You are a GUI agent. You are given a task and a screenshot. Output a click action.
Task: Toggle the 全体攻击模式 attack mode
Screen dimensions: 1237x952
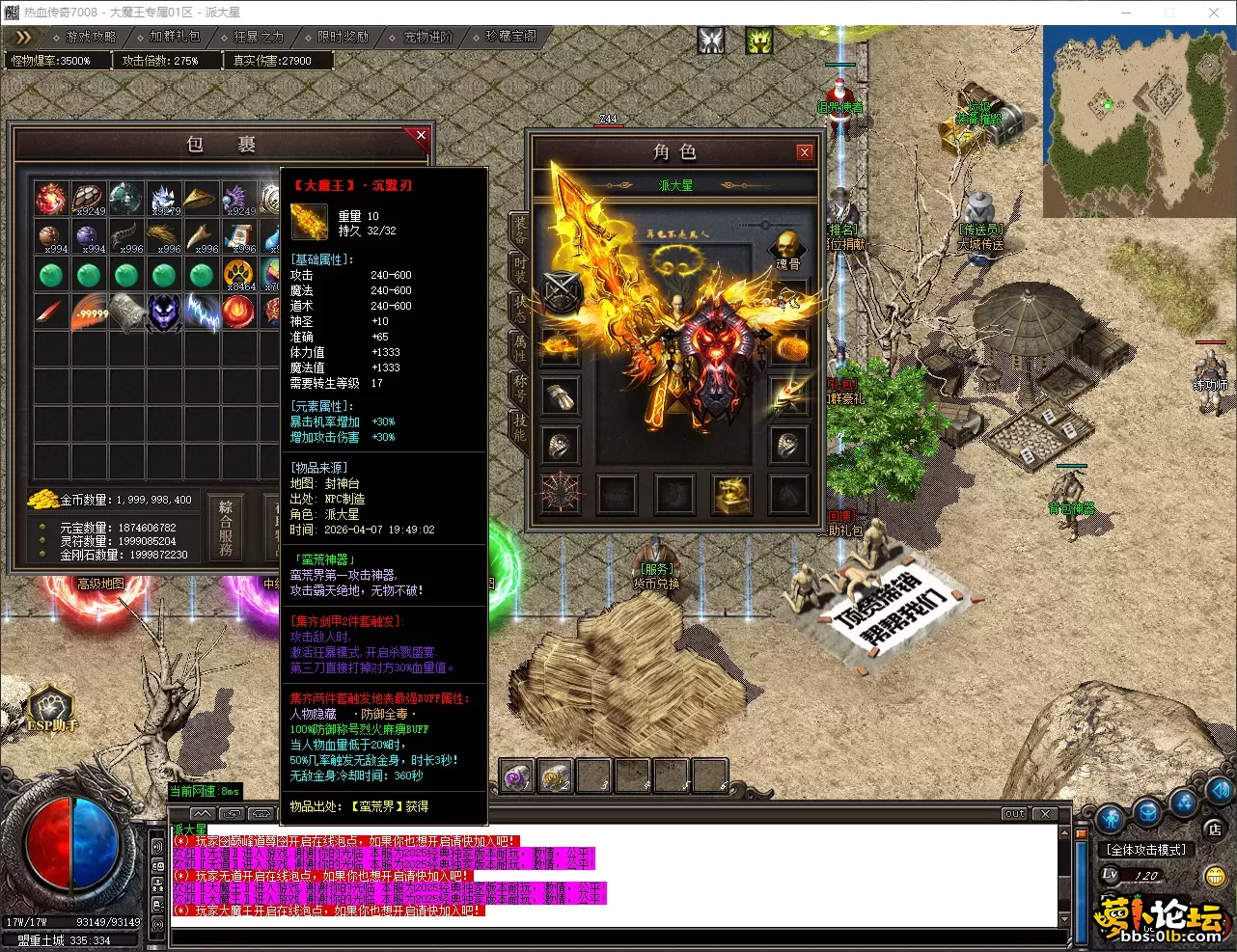click(1147, 850)
